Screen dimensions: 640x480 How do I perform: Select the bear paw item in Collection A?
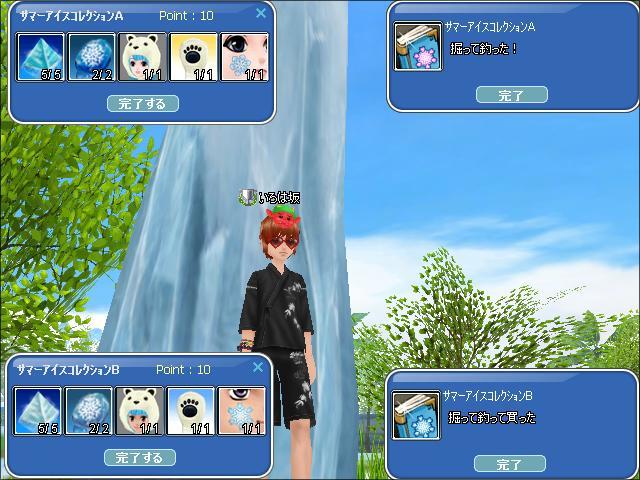coord(194,58)
